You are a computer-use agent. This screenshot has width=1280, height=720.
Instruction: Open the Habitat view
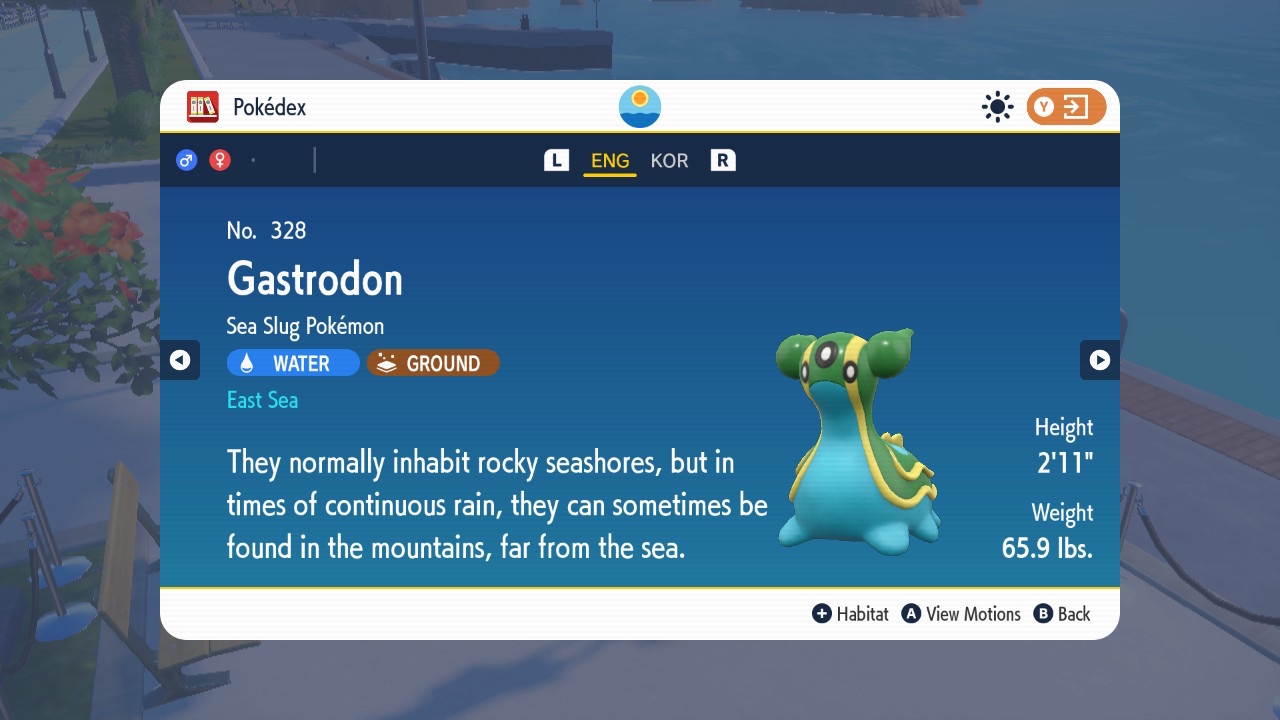pos(851,614)
